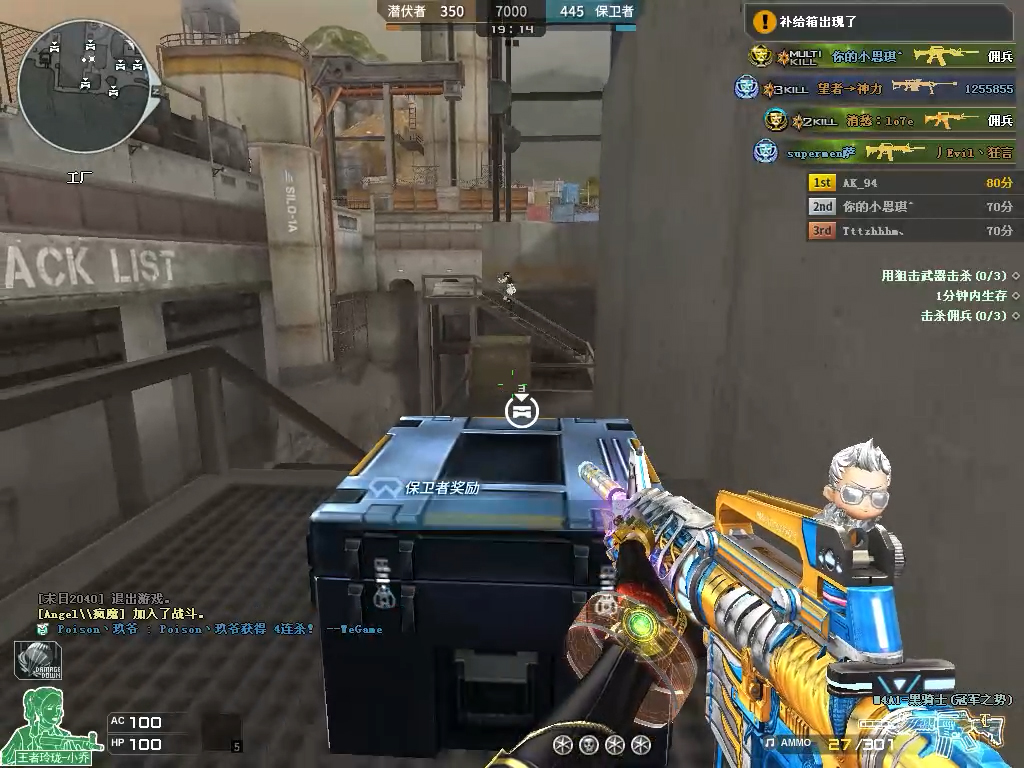Screen dimensions: 1024x768
Task: Select the AK_94 first place leaderboard row
Action: coord(910,183)
